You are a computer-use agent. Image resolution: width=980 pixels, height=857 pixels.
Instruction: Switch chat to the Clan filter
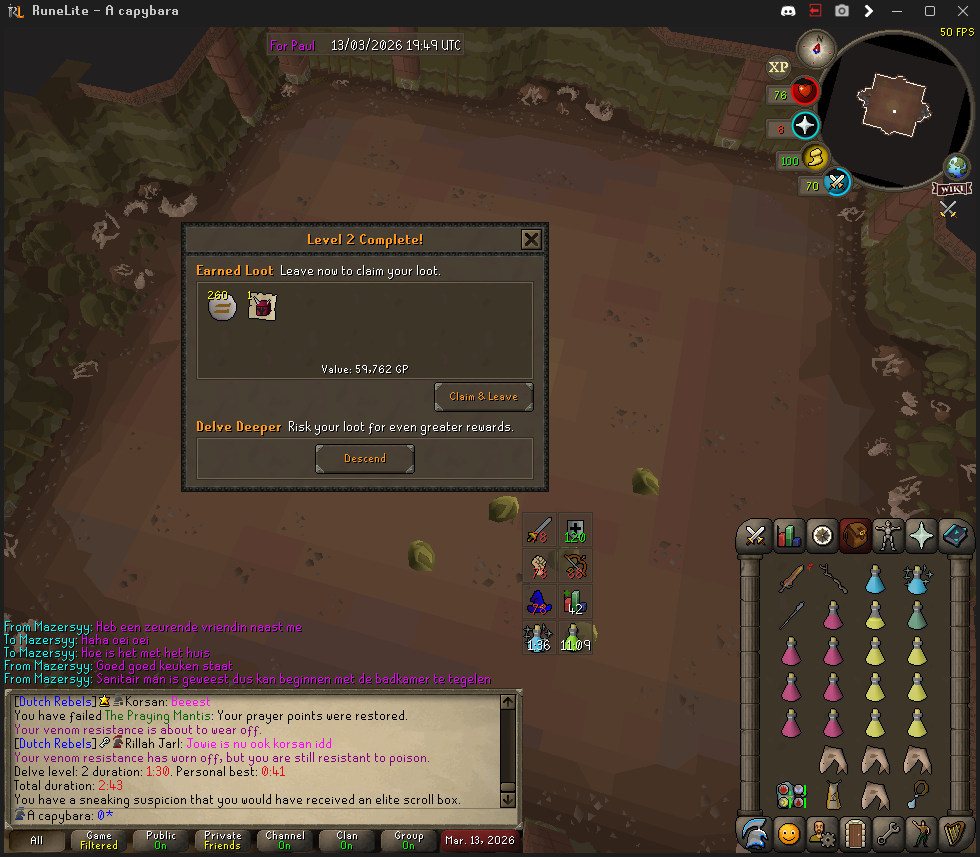347,840
